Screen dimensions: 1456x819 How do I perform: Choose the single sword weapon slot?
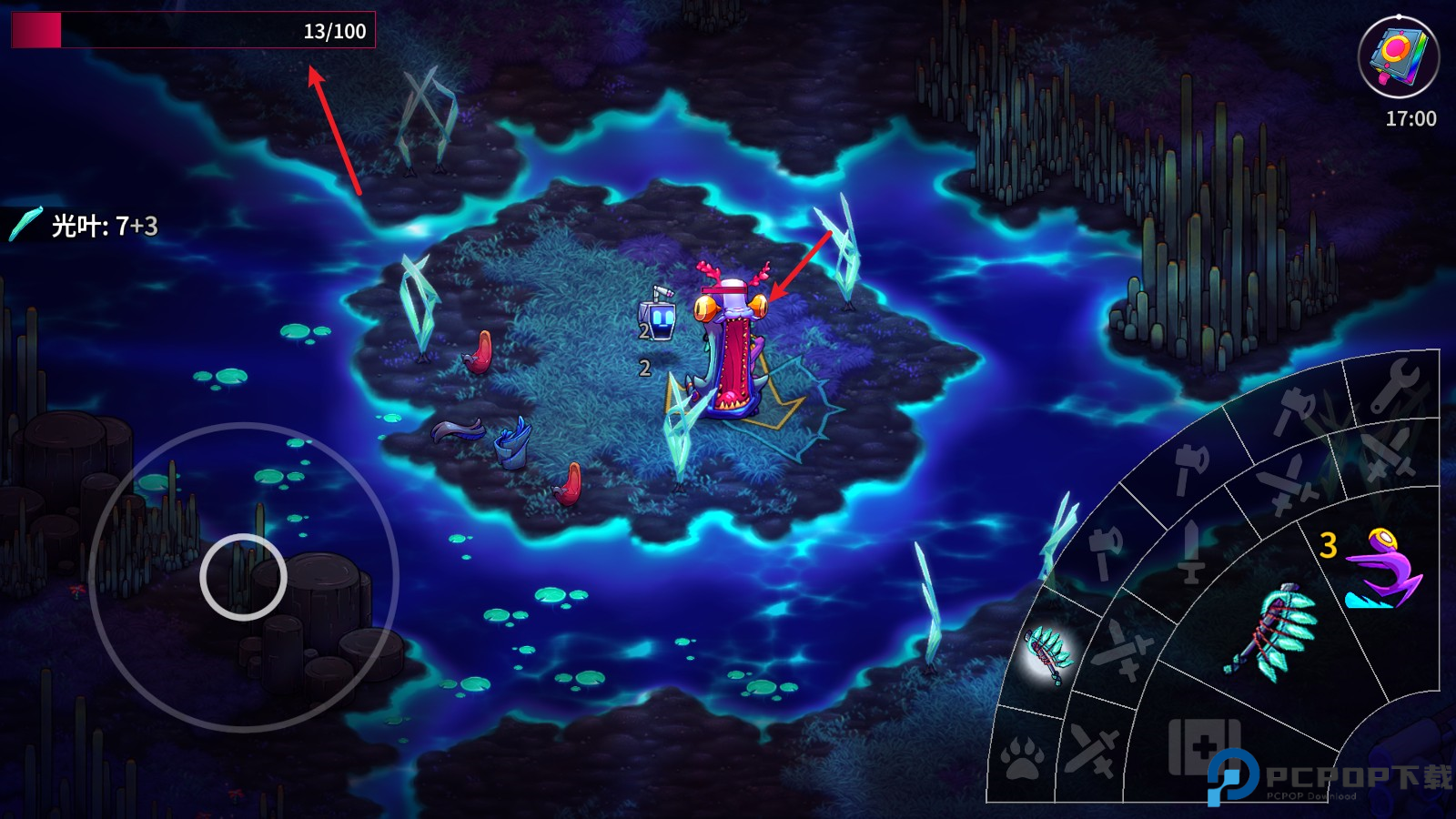click(1190, 551)
